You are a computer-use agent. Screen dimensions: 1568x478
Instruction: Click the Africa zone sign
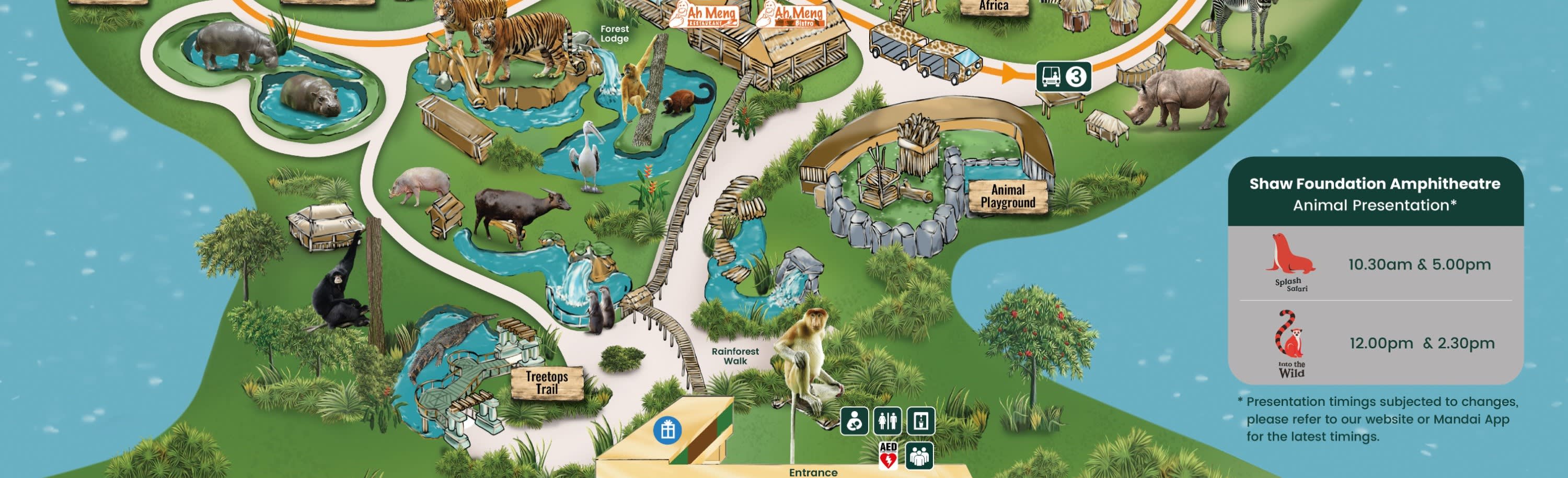(x=994, y=7)
